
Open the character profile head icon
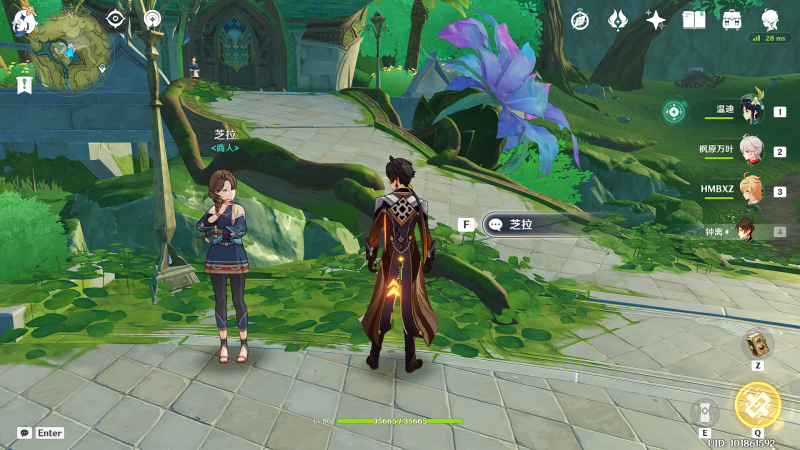pyautogui.click(x=770, y=19)
